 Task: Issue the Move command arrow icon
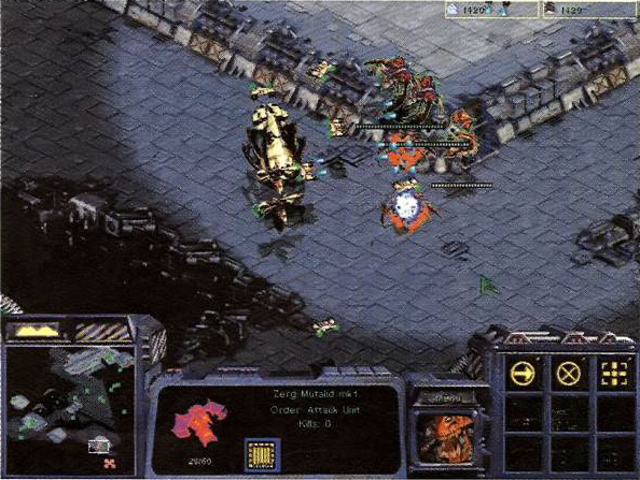[x=522, y=374]
